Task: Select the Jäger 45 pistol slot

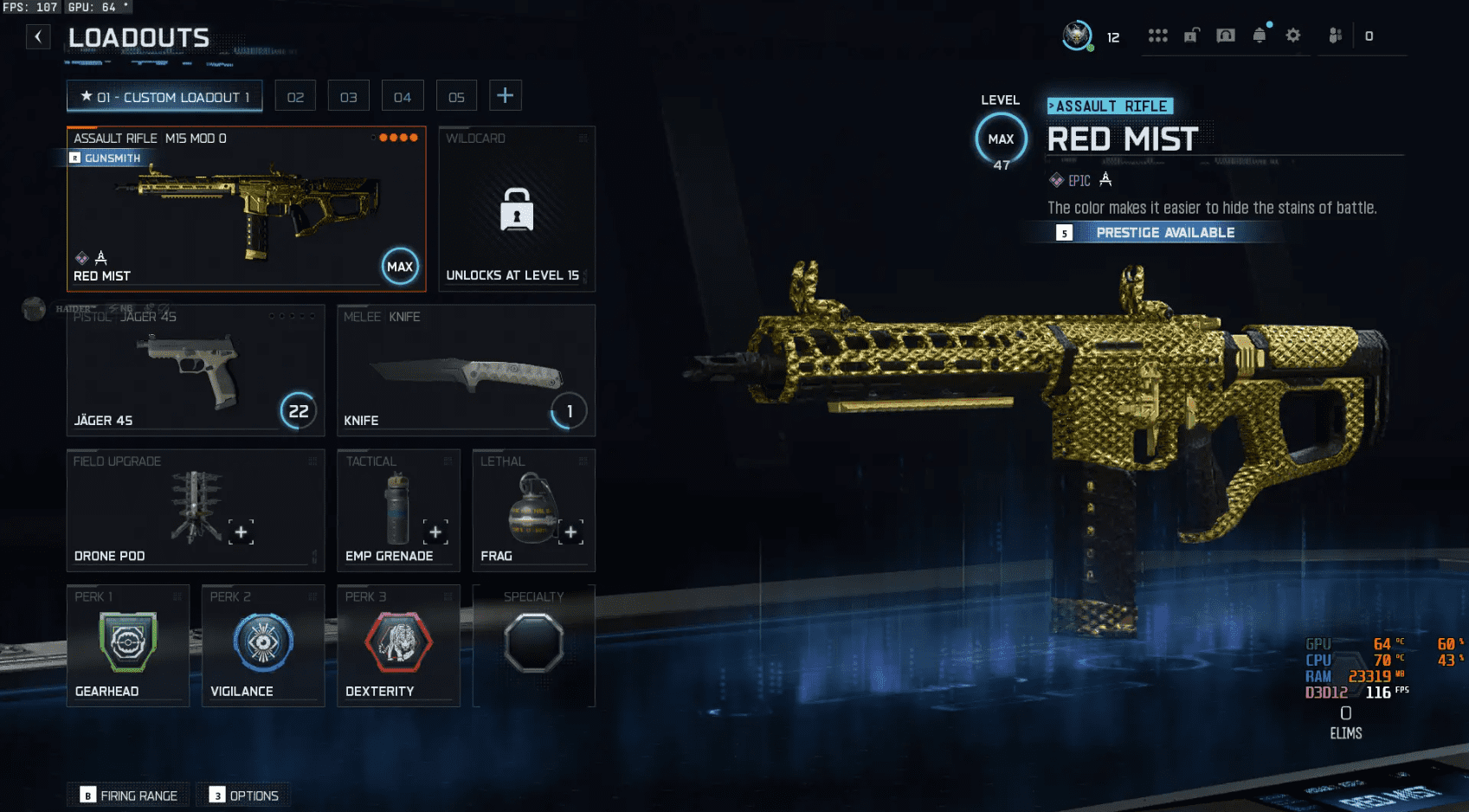Action: tap(195, 371)
